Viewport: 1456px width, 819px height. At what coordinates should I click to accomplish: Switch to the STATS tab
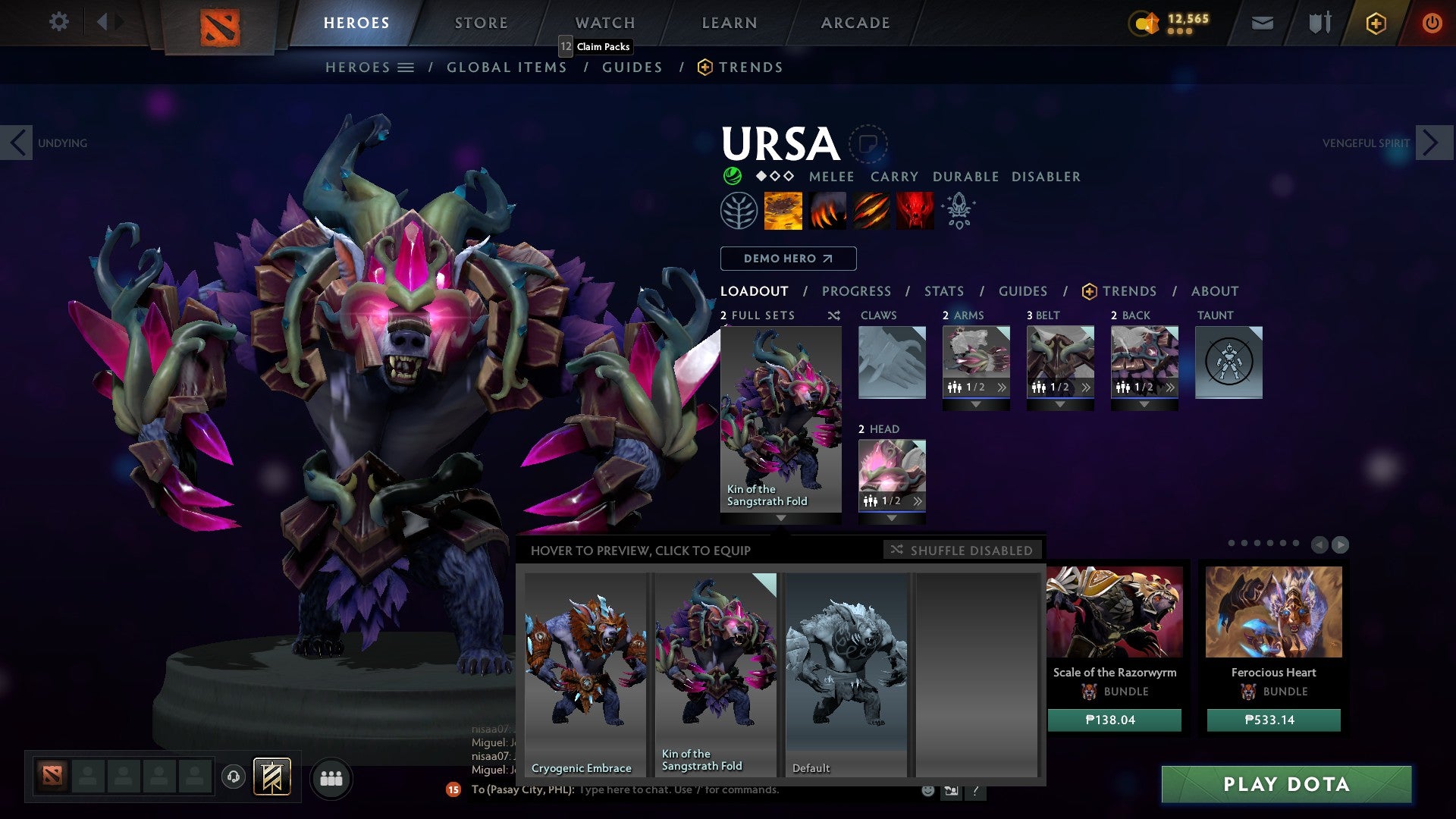pos(943,290)
